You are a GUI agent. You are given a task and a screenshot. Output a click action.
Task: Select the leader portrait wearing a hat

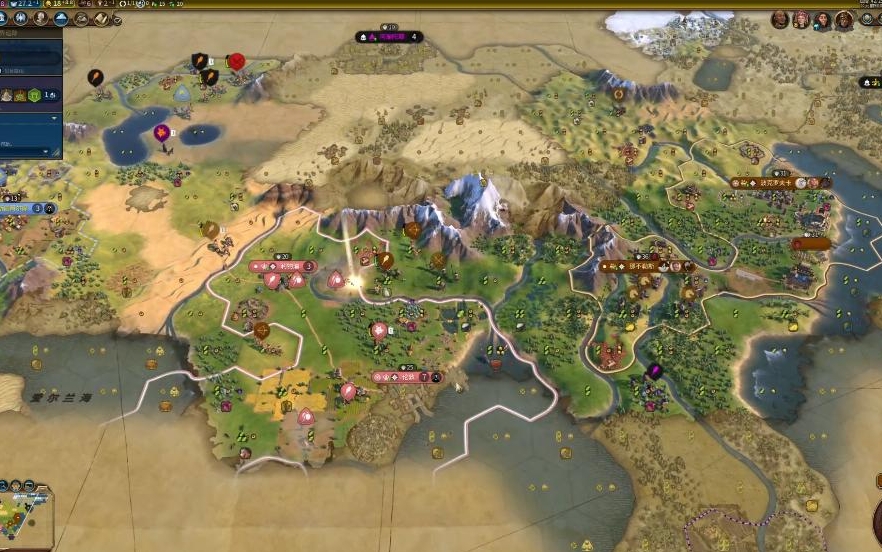pyautogui.click(x=844, y=20)
